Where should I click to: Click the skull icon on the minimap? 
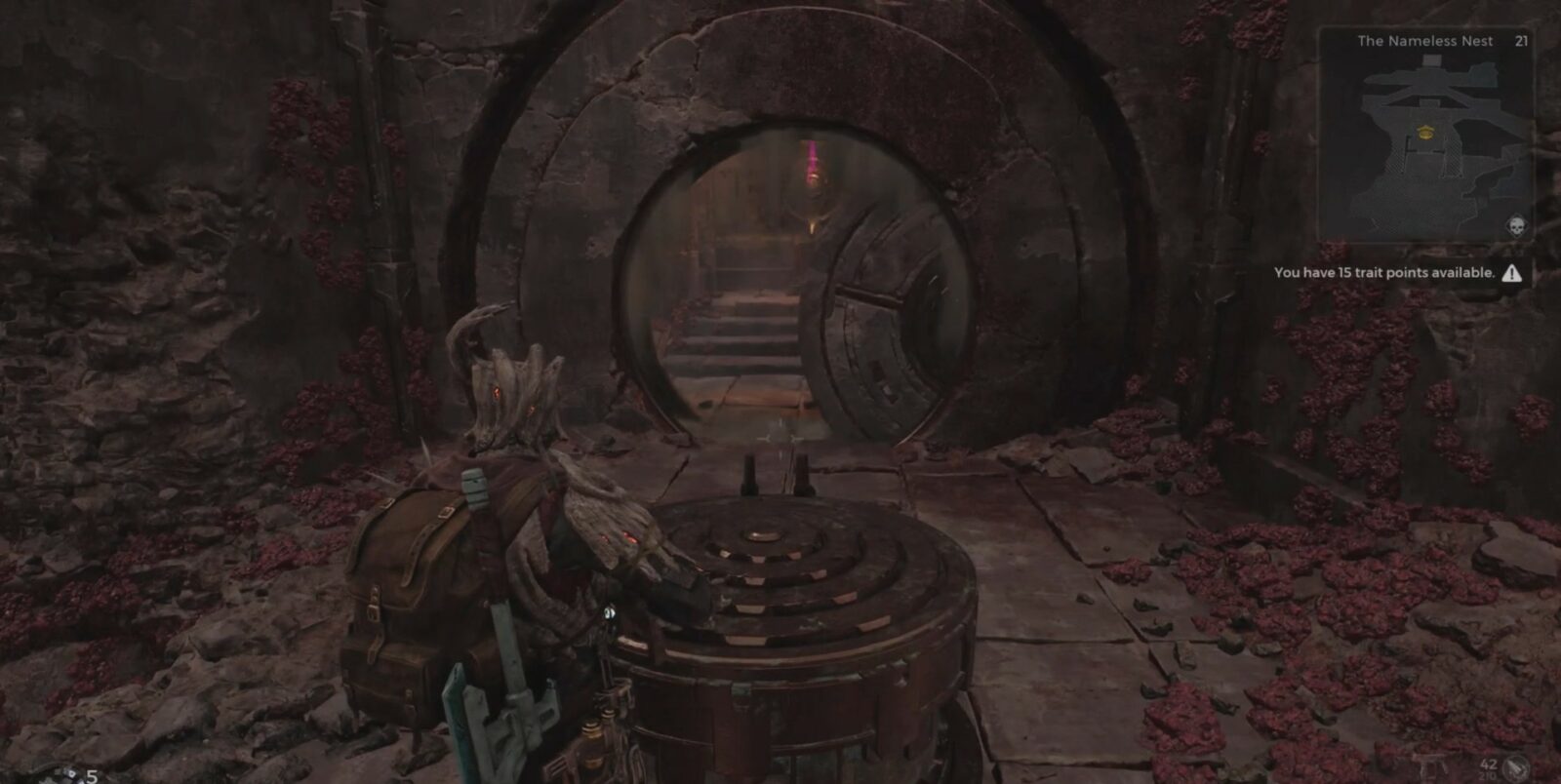[x=1515, y=225]
